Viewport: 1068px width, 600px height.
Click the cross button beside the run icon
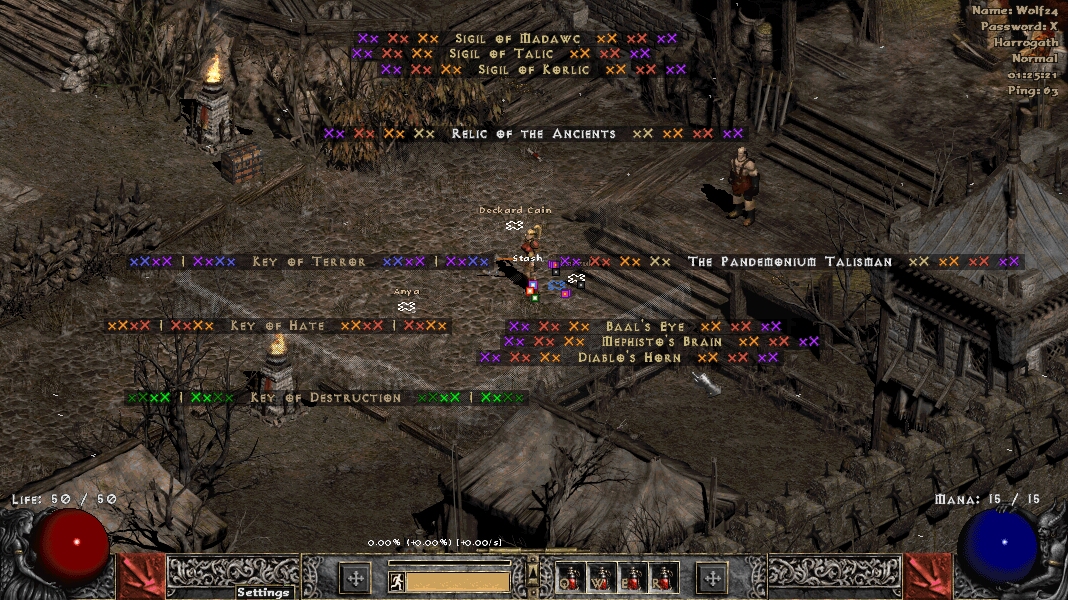tap(355, 577)
